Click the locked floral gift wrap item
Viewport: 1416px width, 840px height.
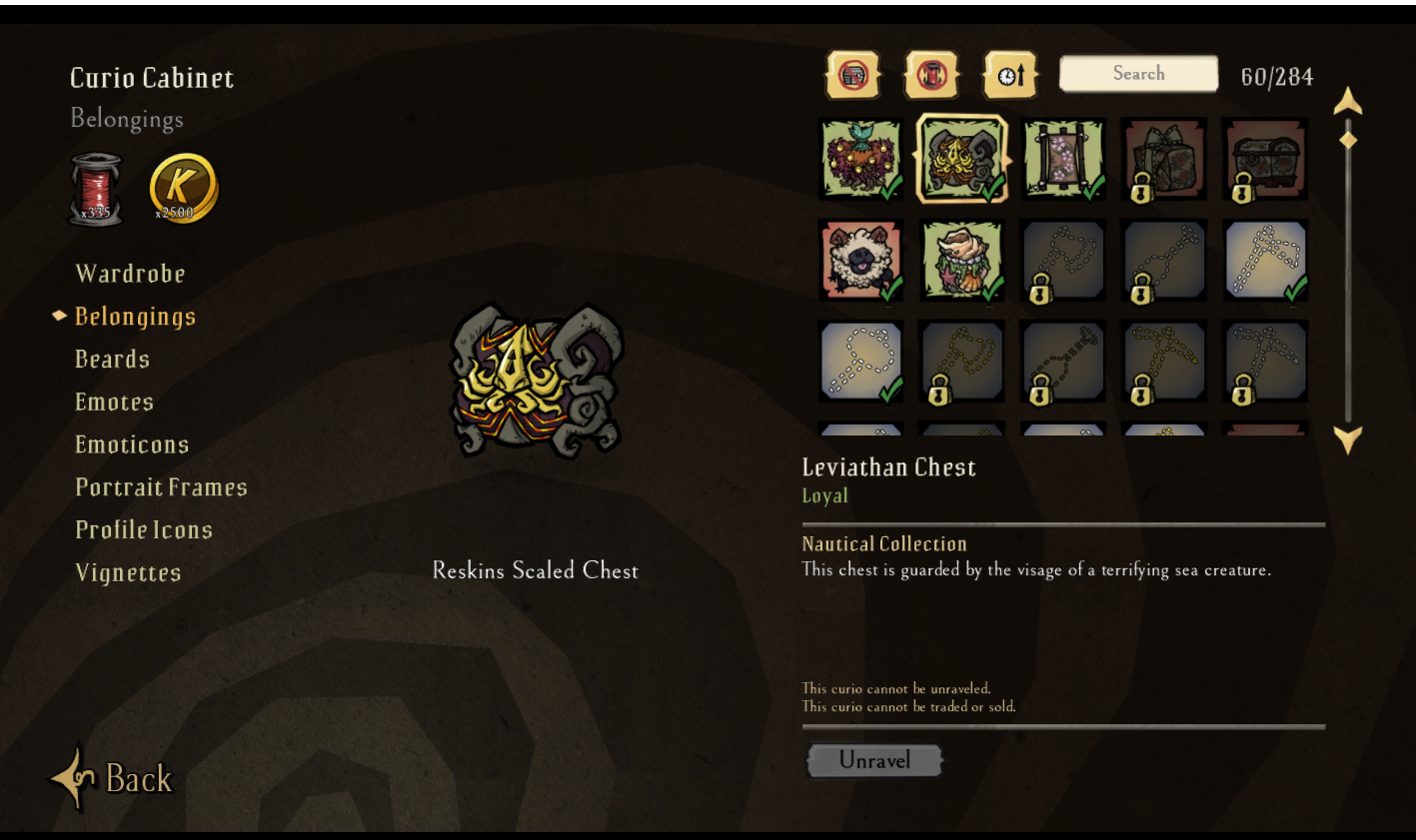[1163, 158]
